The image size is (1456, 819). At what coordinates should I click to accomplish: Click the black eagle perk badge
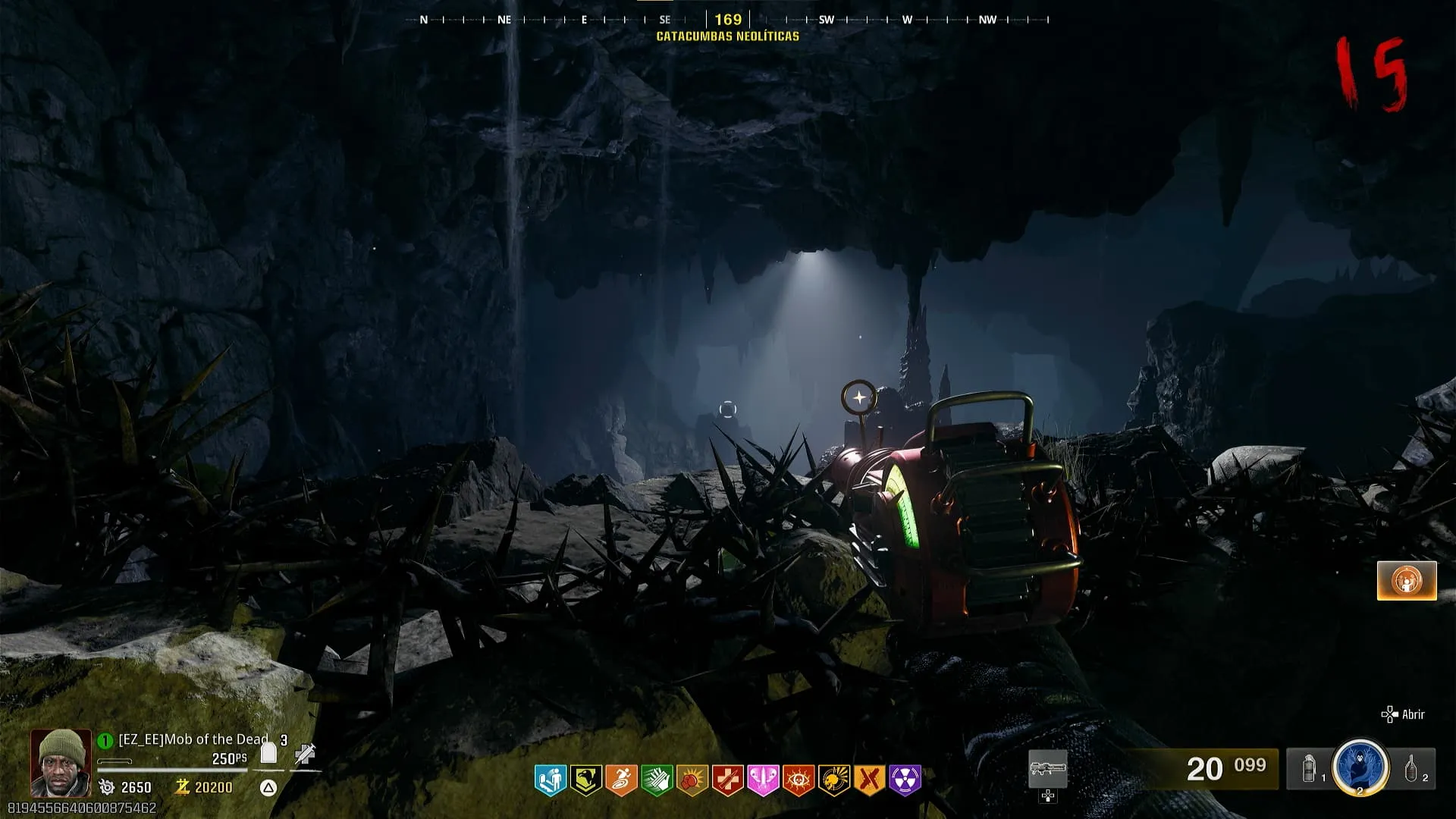pyautogui.click(x=585, y=780)
